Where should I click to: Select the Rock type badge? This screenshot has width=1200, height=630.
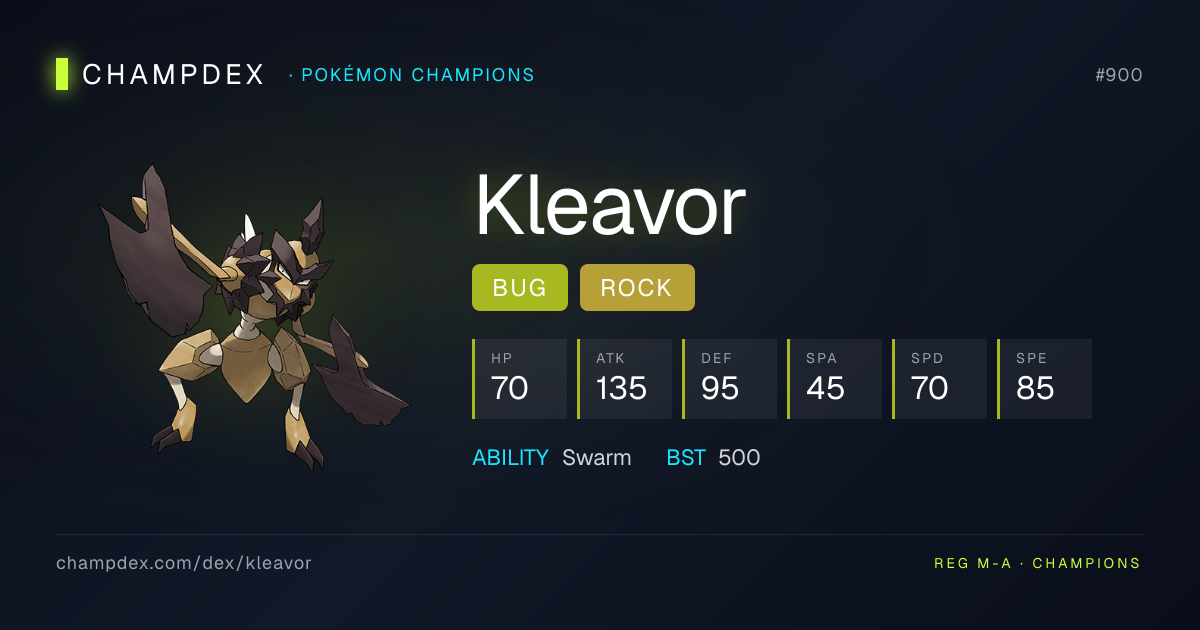637,288
